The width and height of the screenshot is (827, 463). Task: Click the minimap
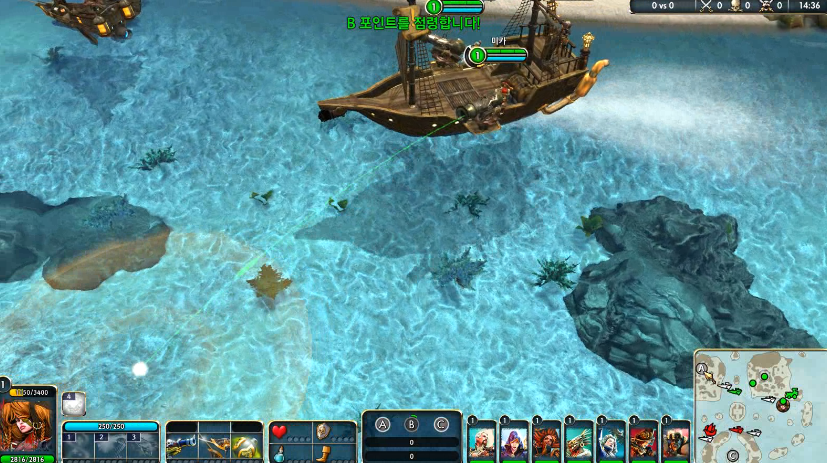point(759,405)
